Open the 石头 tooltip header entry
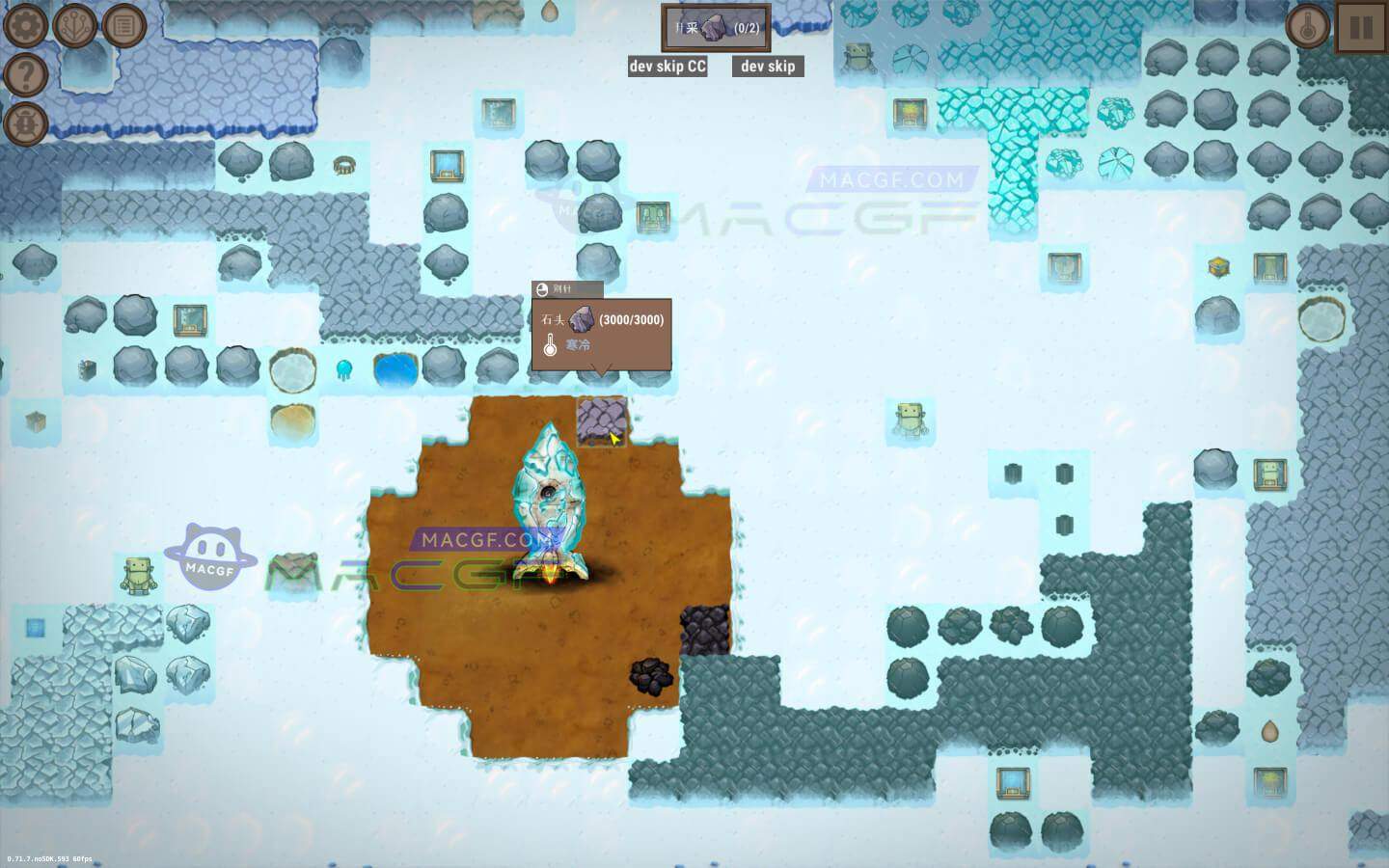This screenshot has width=1389, height=868. (553, 318)
